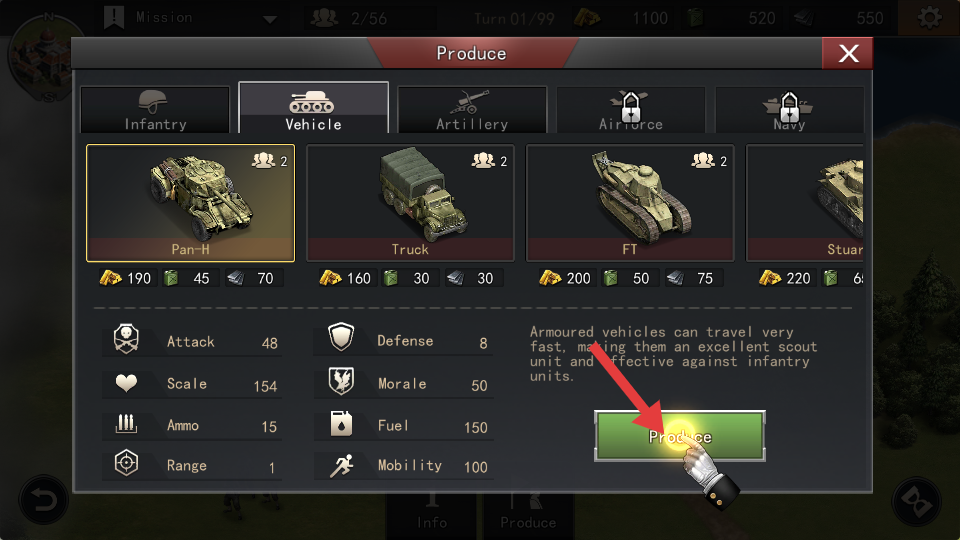Image resolution: width=960 pixels, height=540 pixels.
Task: Choose the Truck unit card
Action: coord(410,202)
